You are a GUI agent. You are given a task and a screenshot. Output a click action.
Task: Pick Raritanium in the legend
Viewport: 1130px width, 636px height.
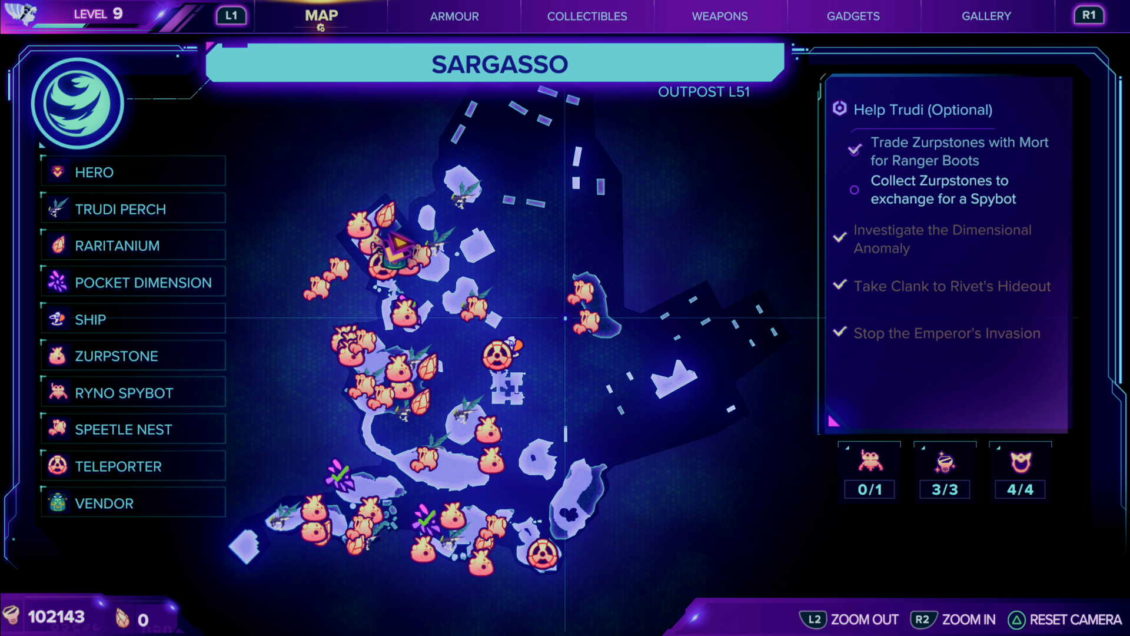pos(134,246)
